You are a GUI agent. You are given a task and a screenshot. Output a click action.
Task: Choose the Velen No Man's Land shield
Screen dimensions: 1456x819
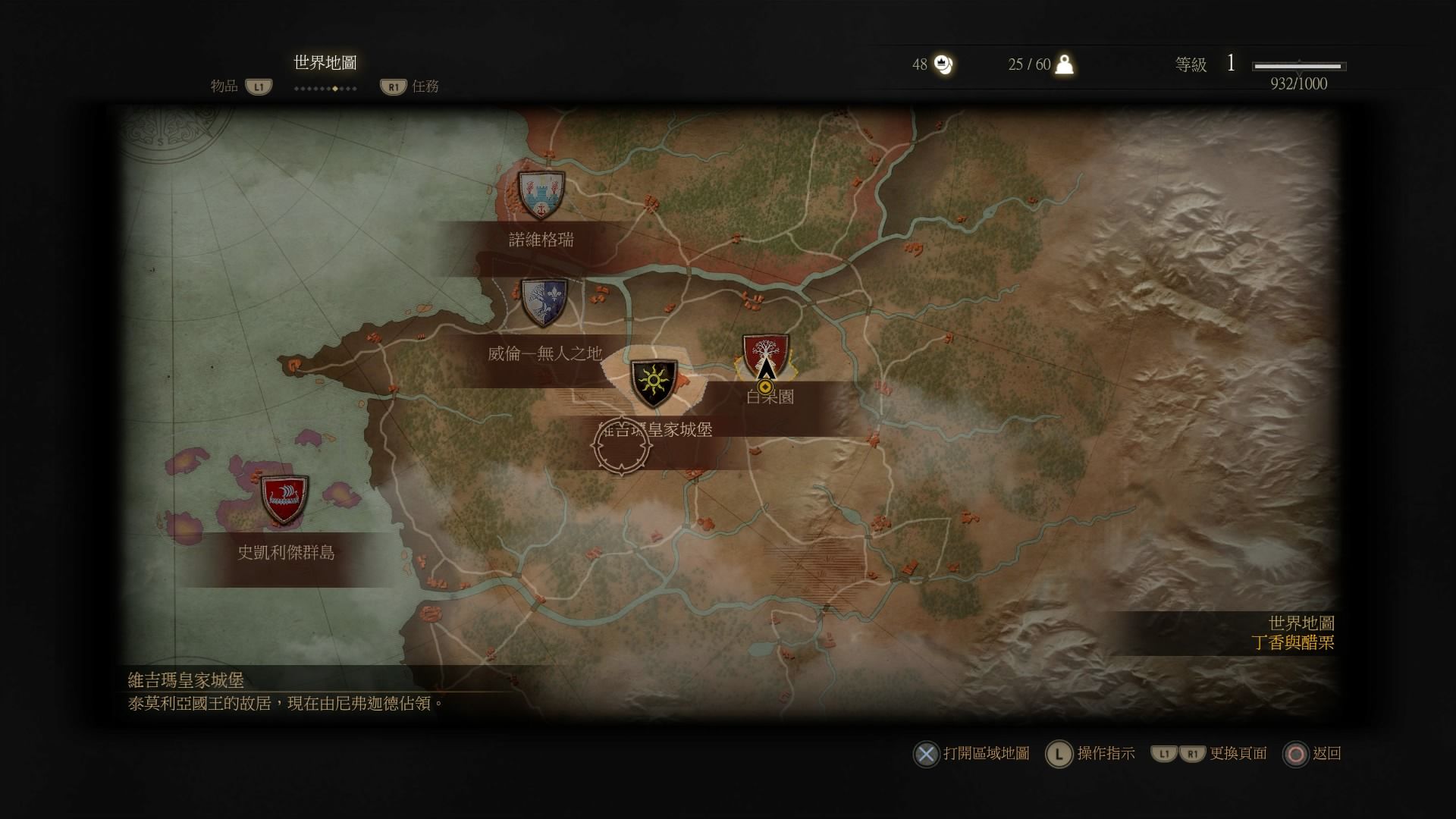click(544, 303)
